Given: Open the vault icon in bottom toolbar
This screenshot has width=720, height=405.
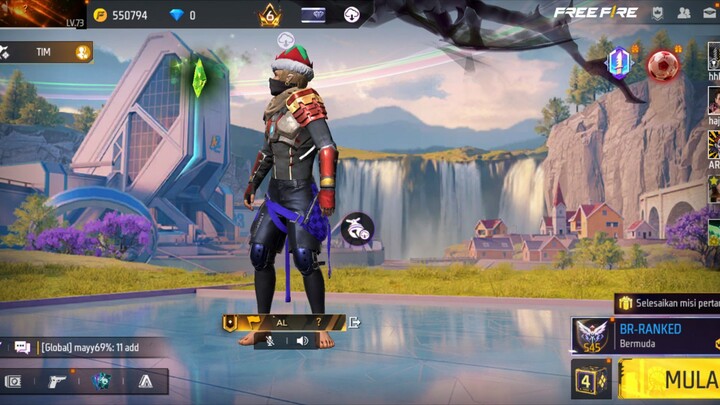Looking at the screenshot, I should 14,381.
